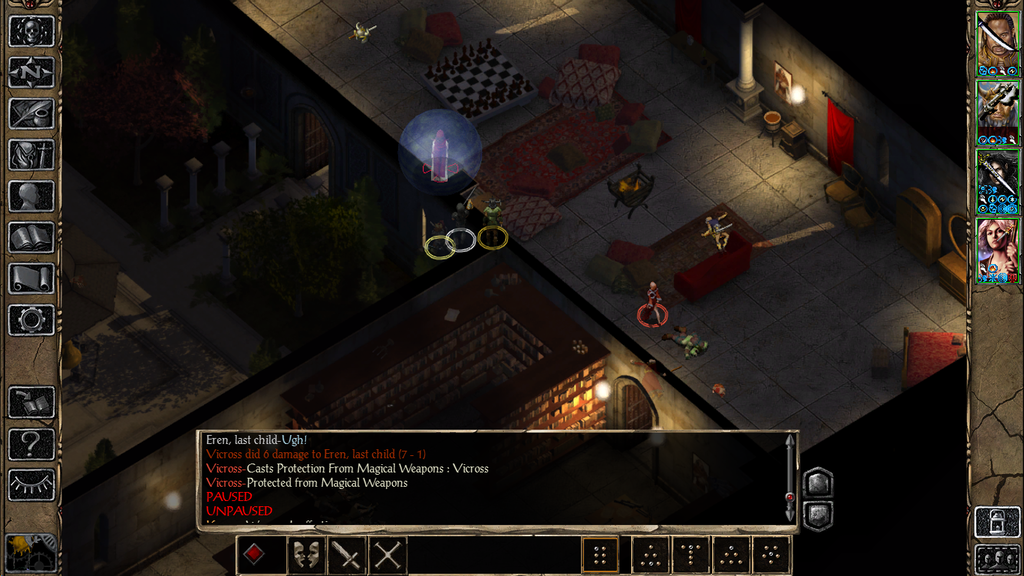Open the party inventory screen
The image size is (1024, 576).
coord(31,155)
